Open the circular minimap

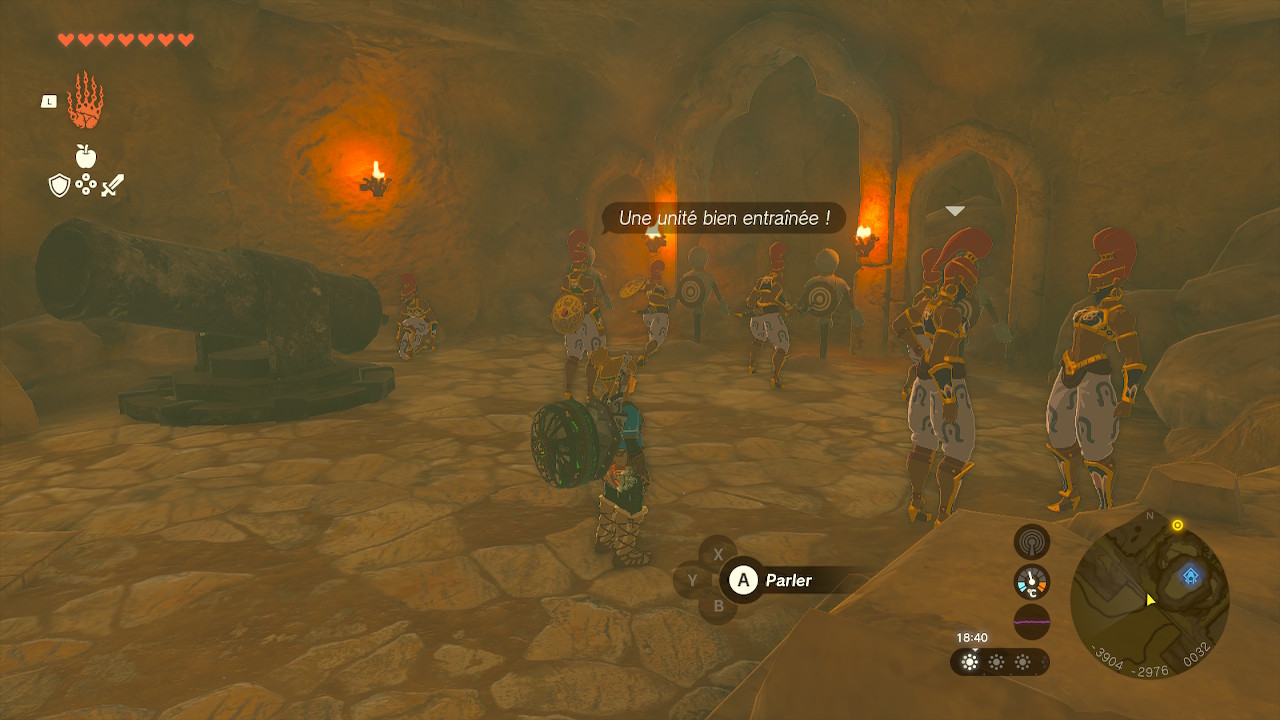[x=1149, y=598]
